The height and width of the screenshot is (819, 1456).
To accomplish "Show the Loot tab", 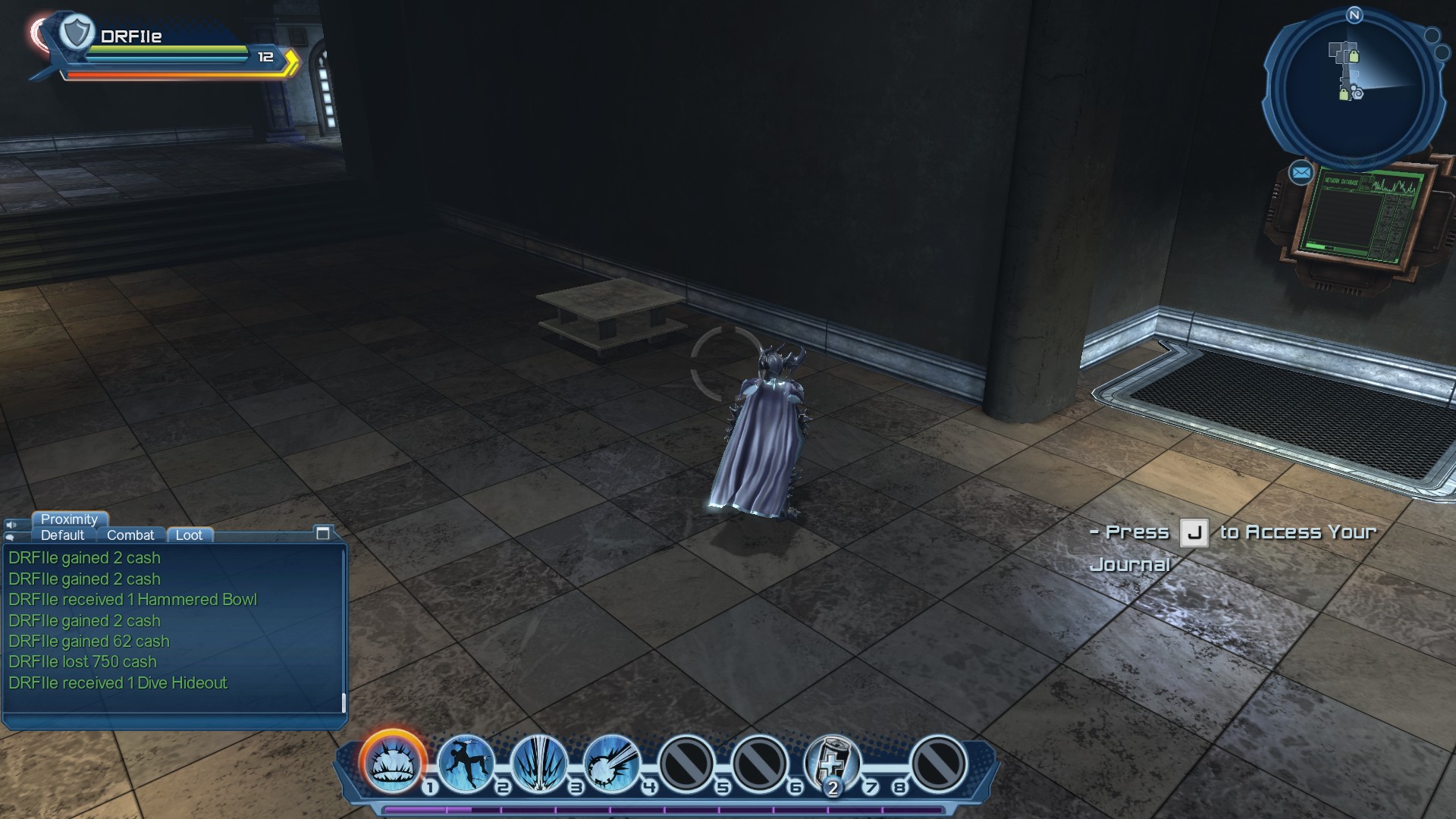I will pos(189,535).
